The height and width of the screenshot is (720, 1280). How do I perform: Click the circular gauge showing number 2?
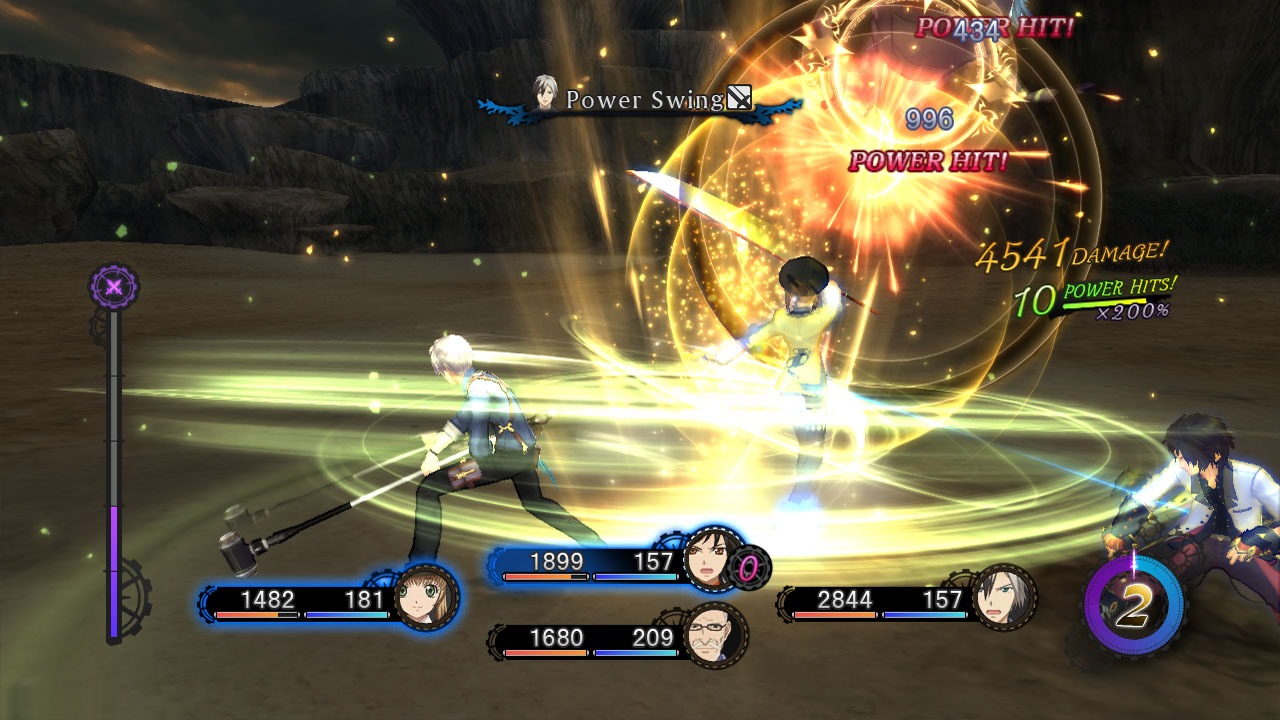(1133, 605)
